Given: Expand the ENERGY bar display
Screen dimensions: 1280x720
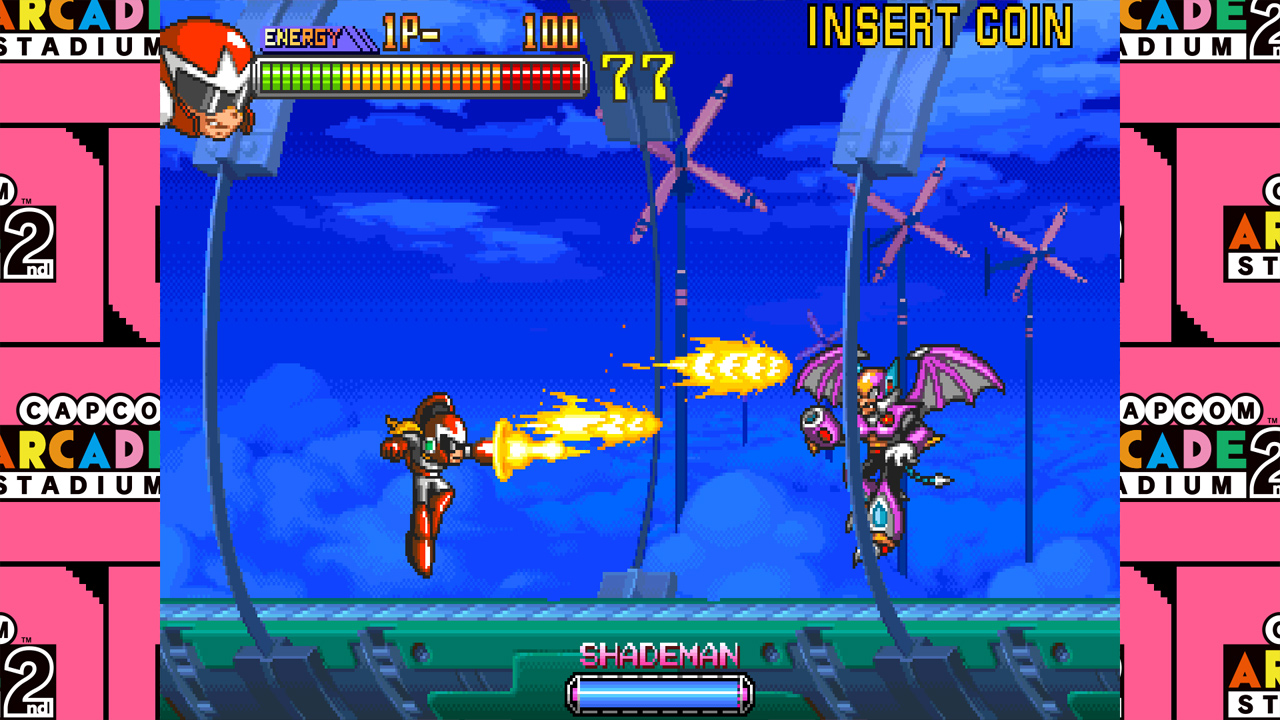Looking at the screenshot, I should pyautogui.click(x=420, y=73).
